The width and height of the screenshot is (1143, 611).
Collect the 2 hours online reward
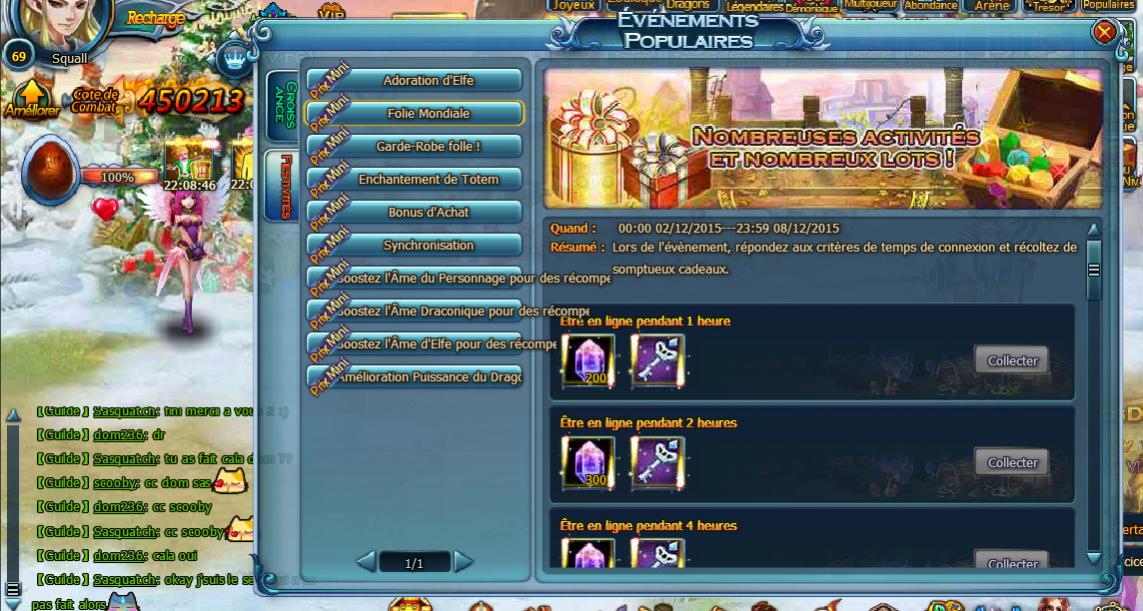[1012, 463]
